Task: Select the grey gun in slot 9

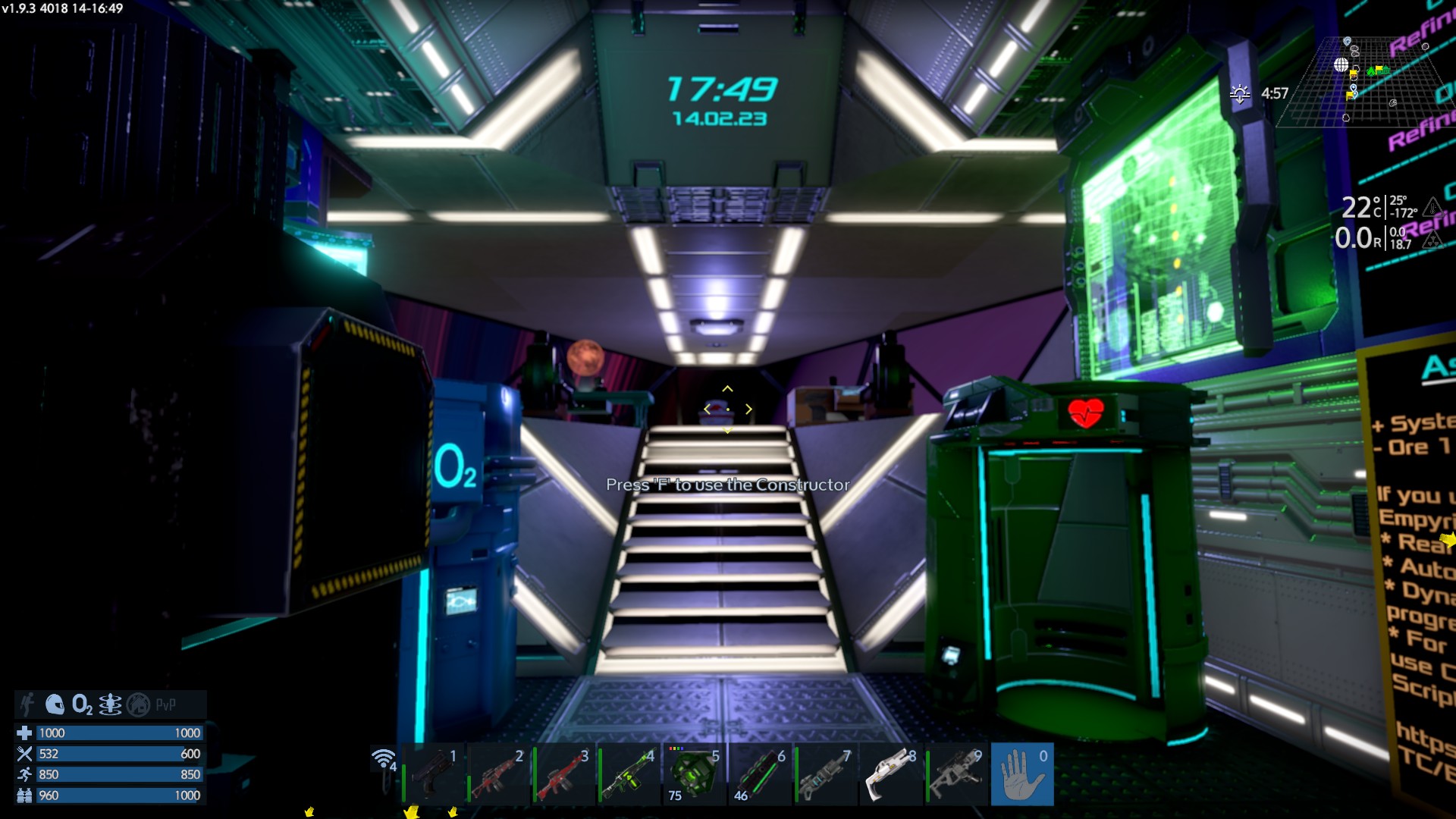Action: (956, 774)
